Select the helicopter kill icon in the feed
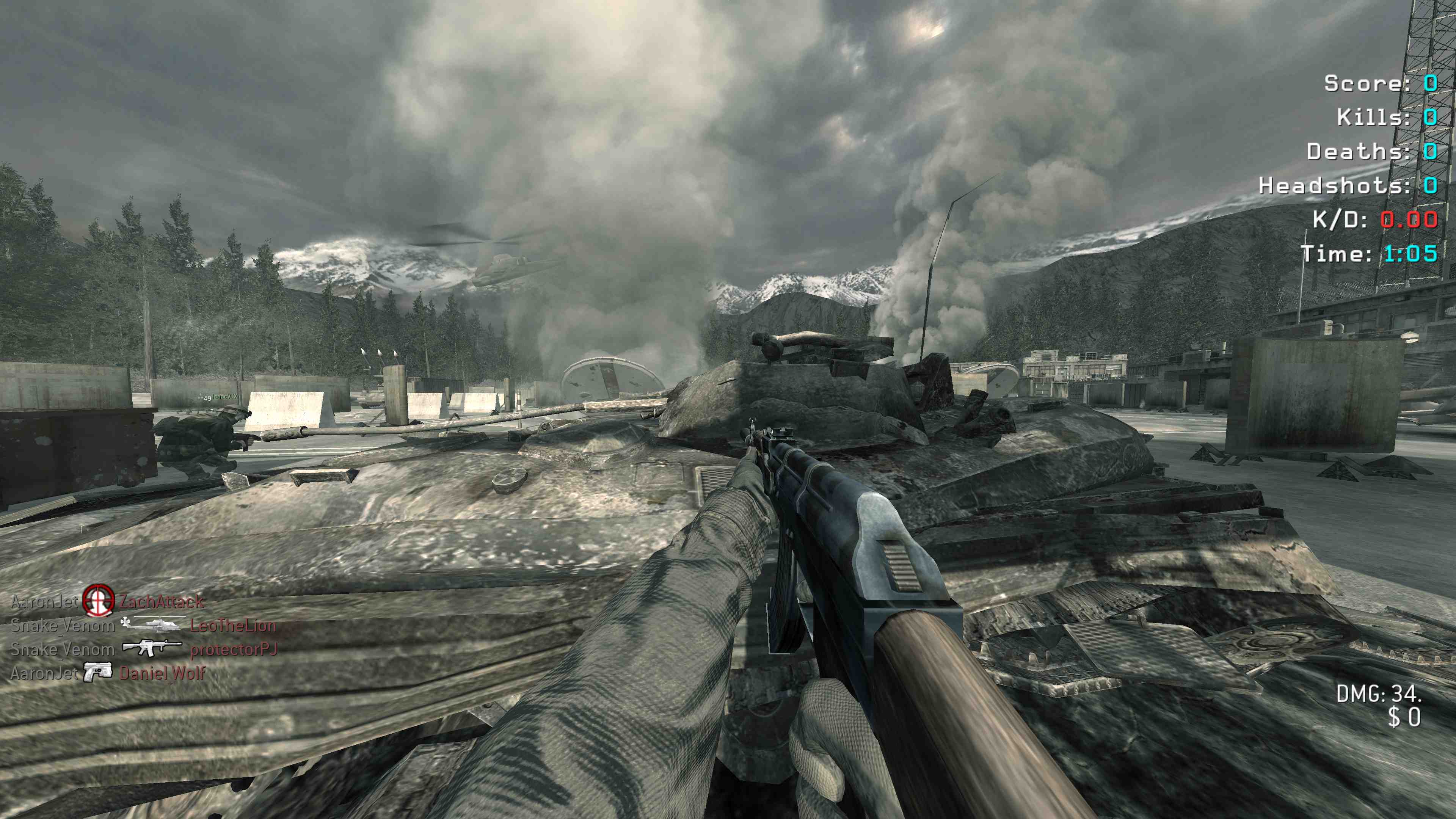The height and width of the screenshot is (819, 1456). tap(152, 625)
